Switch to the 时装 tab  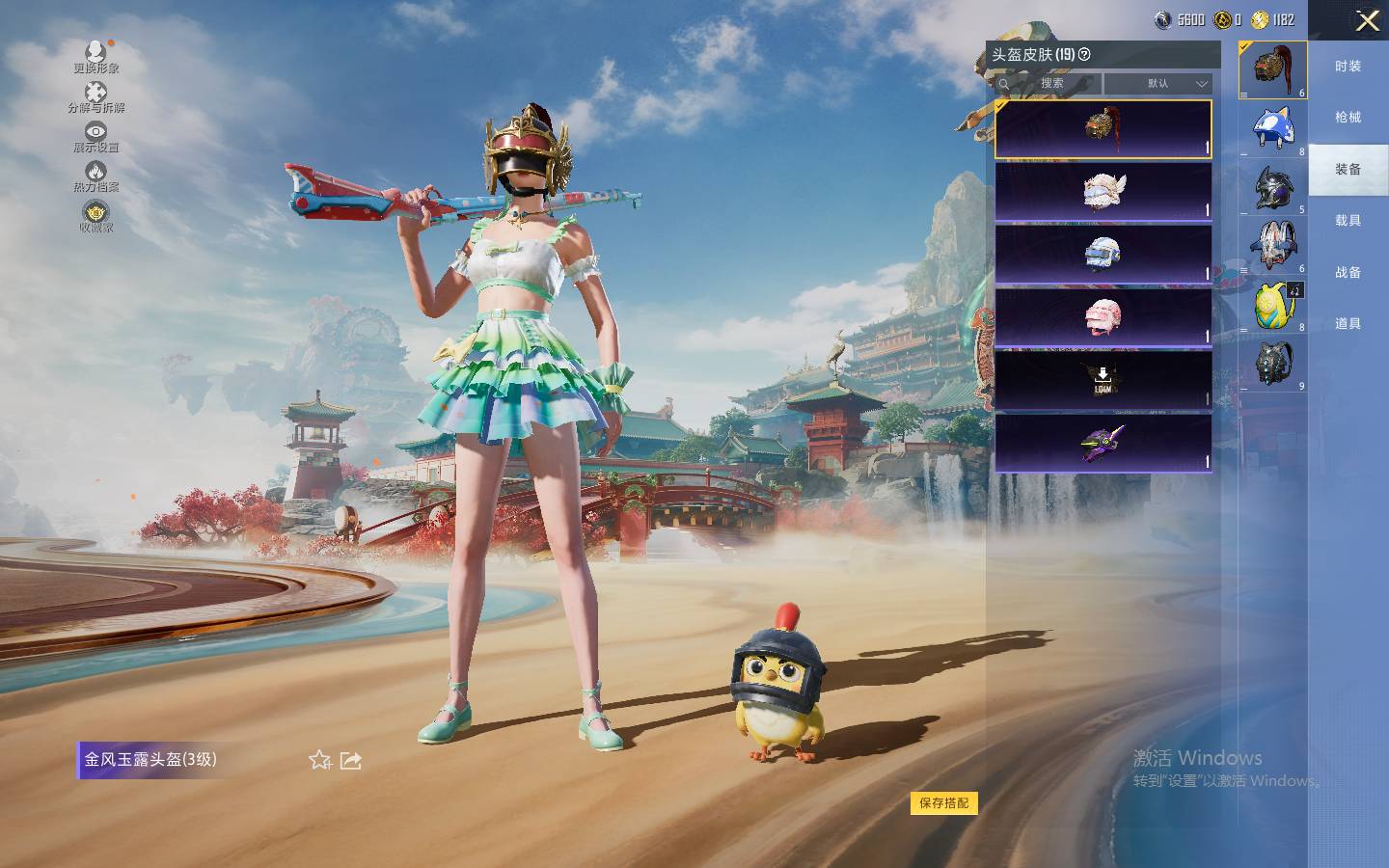[1348, 67]
